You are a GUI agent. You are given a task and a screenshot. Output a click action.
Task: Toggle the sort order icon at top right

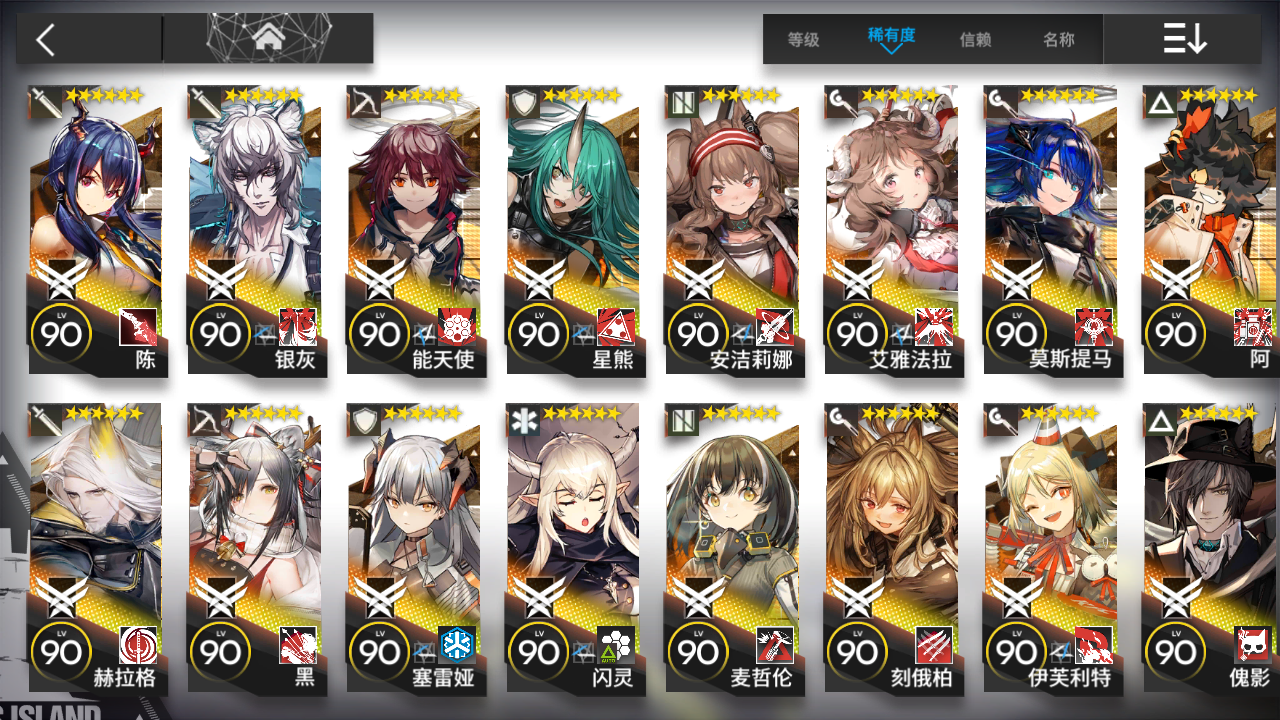tap(1184, 40)
